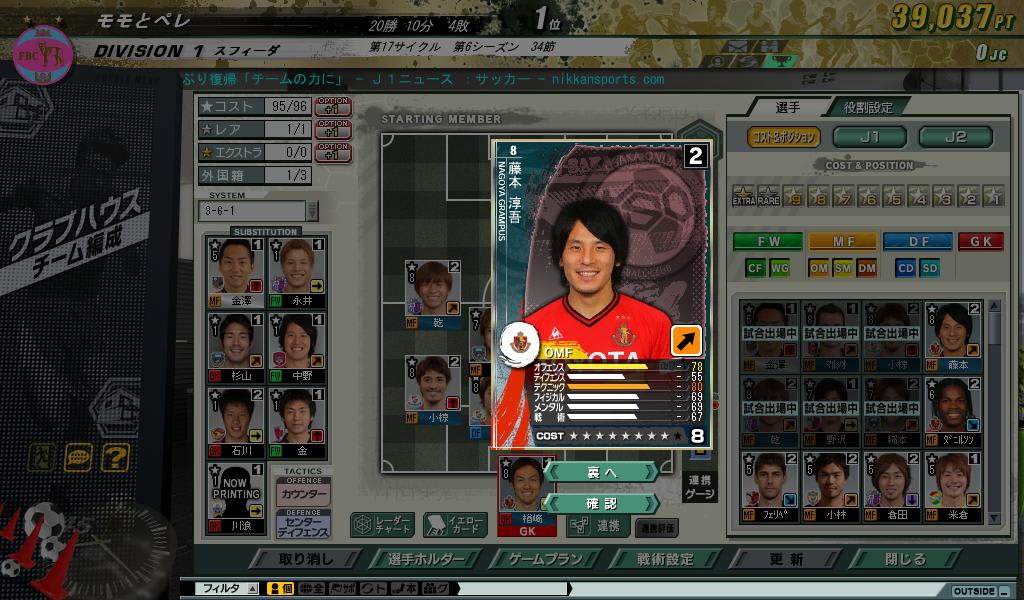Open the 3-6-1 system formation dropdown
Screen dimensions: 1024x600
coord(312,211)
